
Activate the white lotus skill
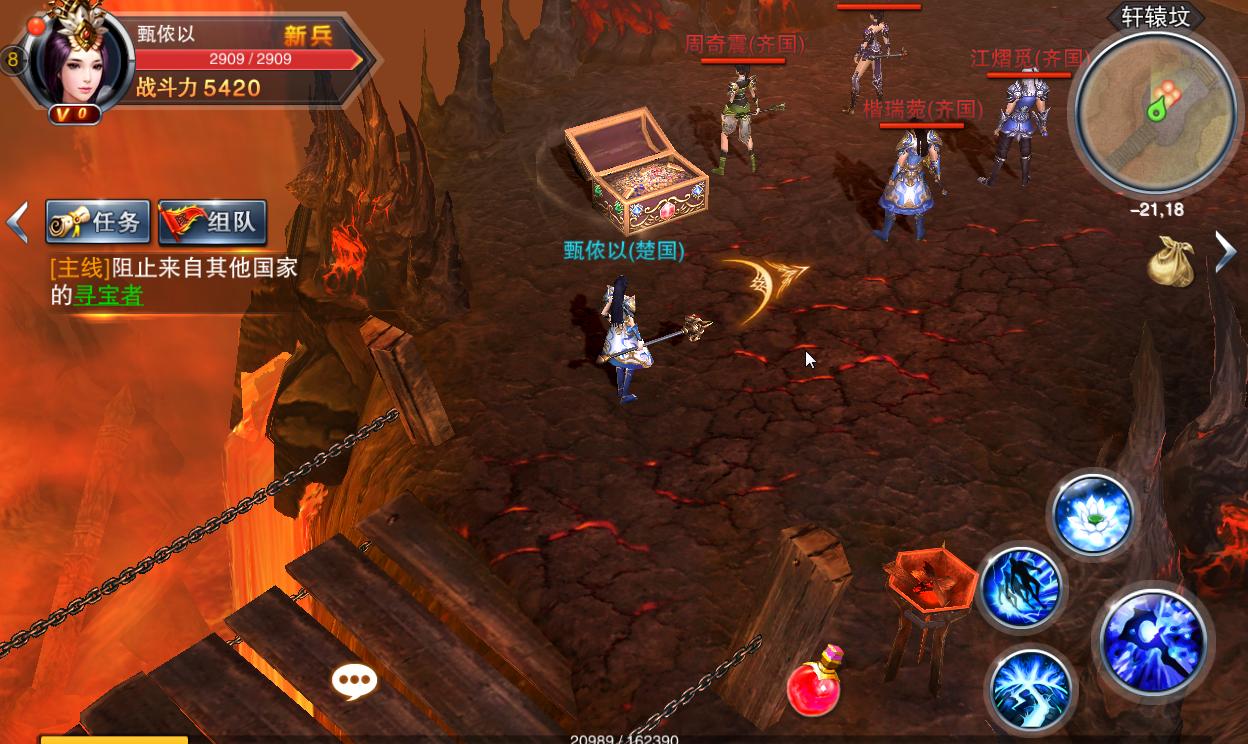[1092, 515]
